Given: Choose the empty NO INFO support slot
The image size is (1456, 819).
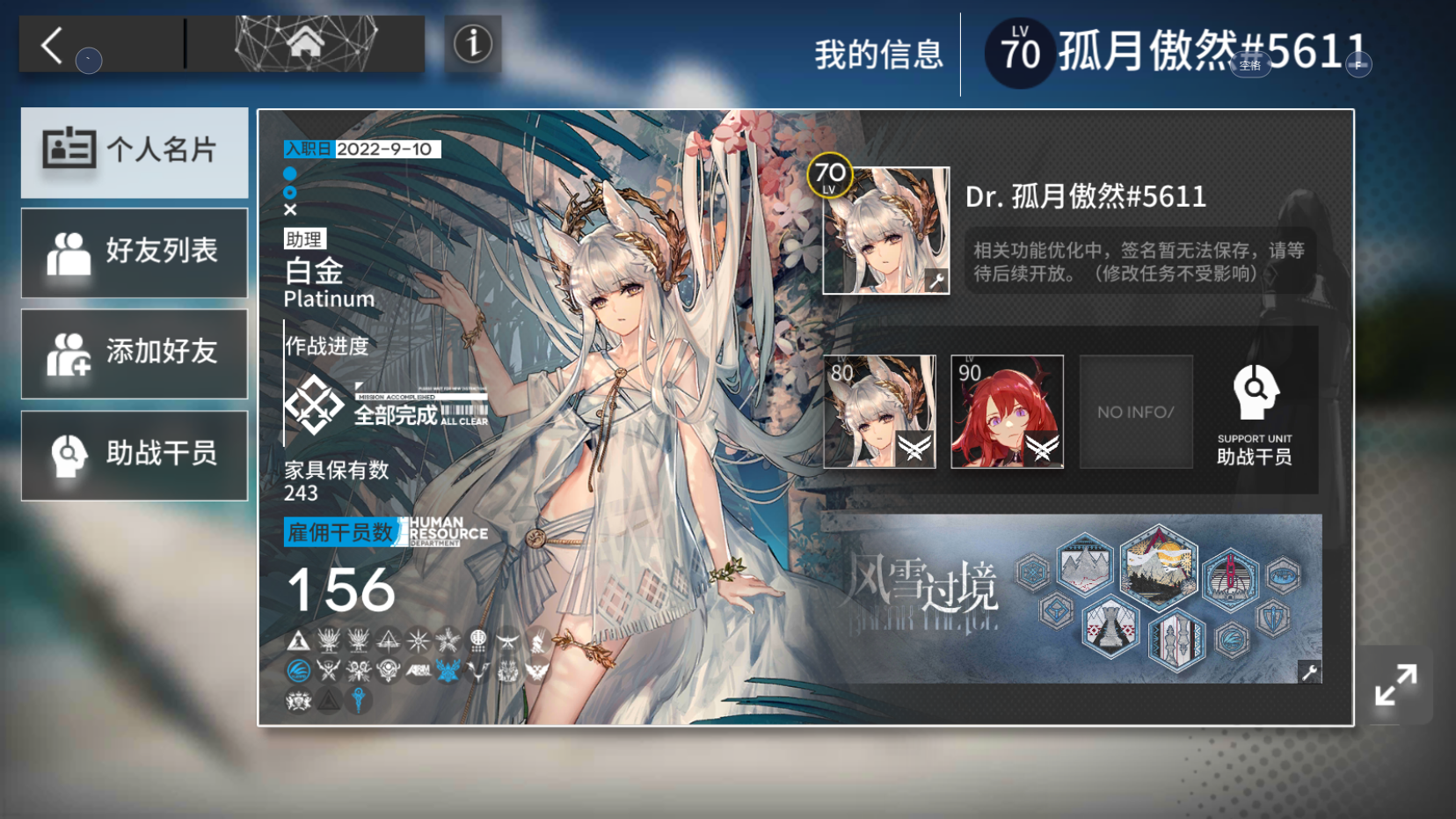Looking at the screenshot, I should click(1135, 412).
